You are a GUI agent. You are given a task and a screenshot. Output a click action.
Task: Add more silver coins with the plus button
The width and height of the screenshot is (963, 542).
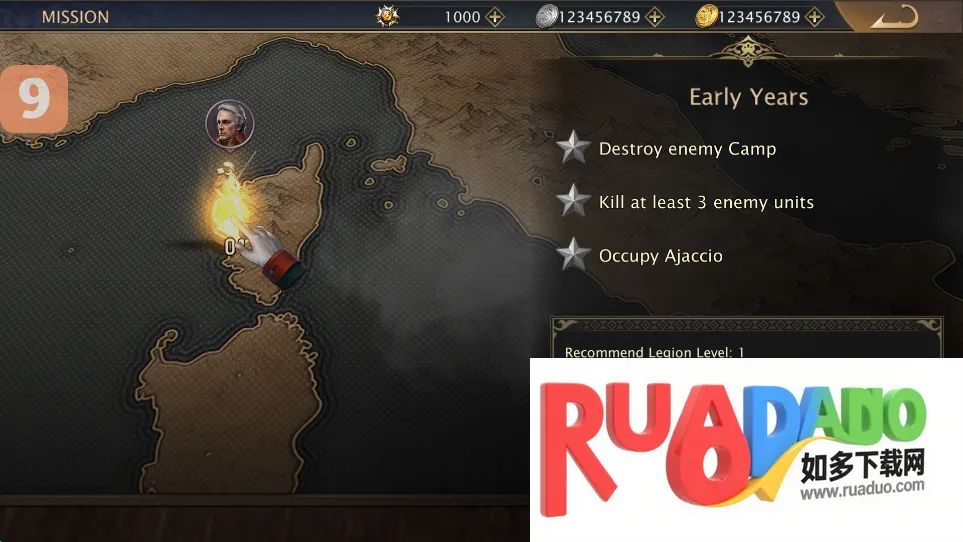[654, 17]
